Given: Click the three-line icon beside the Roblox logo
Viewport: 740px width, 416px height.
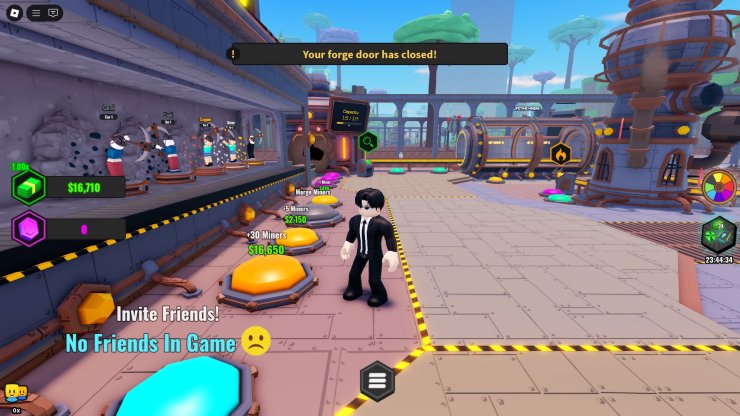Looking at the screenshot, I should [35, 12].
